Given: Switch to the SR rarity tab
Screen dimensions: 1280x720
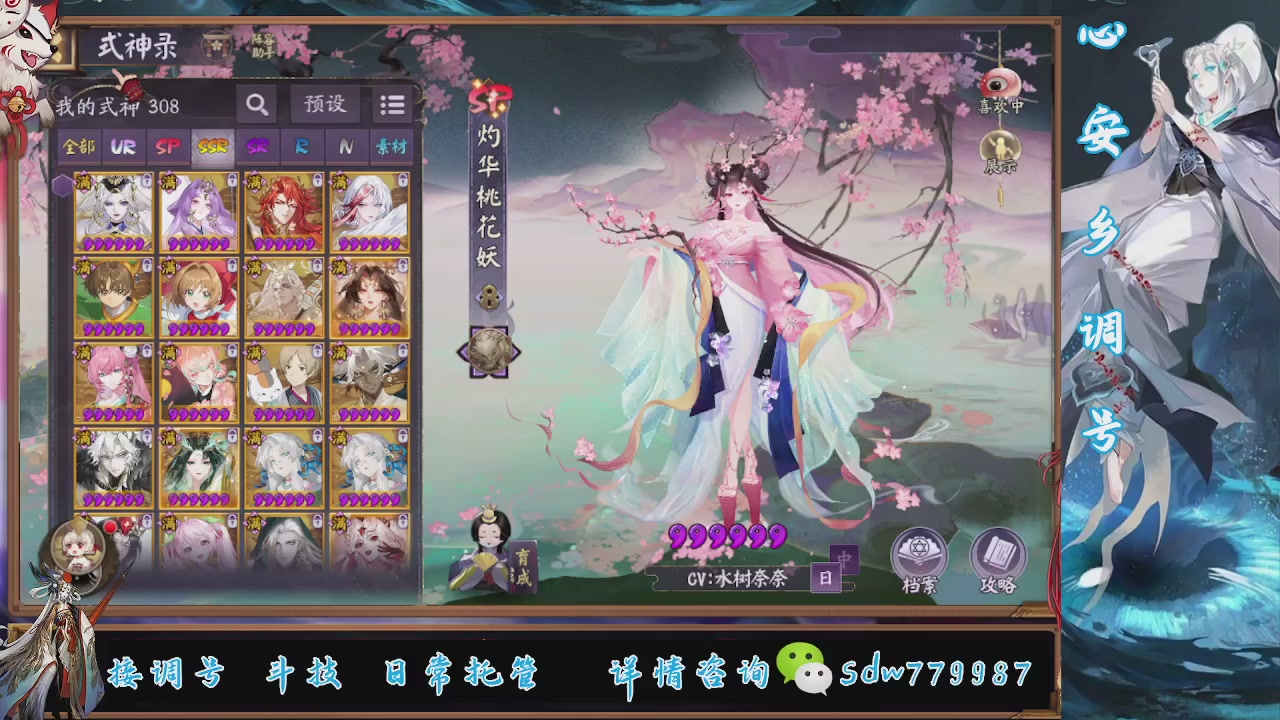Looking at the screenshot, I should (x=258, y=147).
